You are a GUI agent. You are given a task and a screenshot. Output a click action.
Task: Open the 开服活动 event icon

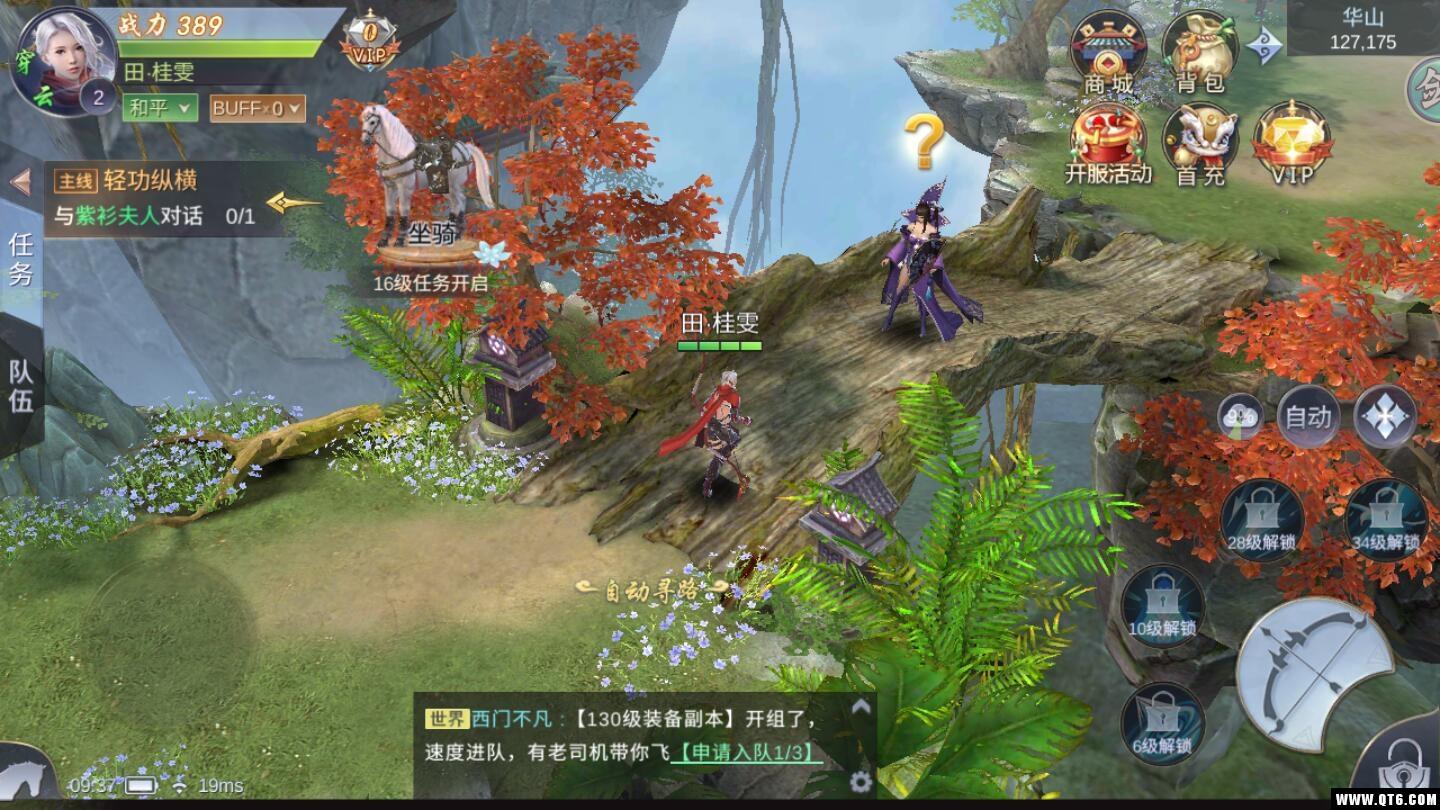(1108, 143)
